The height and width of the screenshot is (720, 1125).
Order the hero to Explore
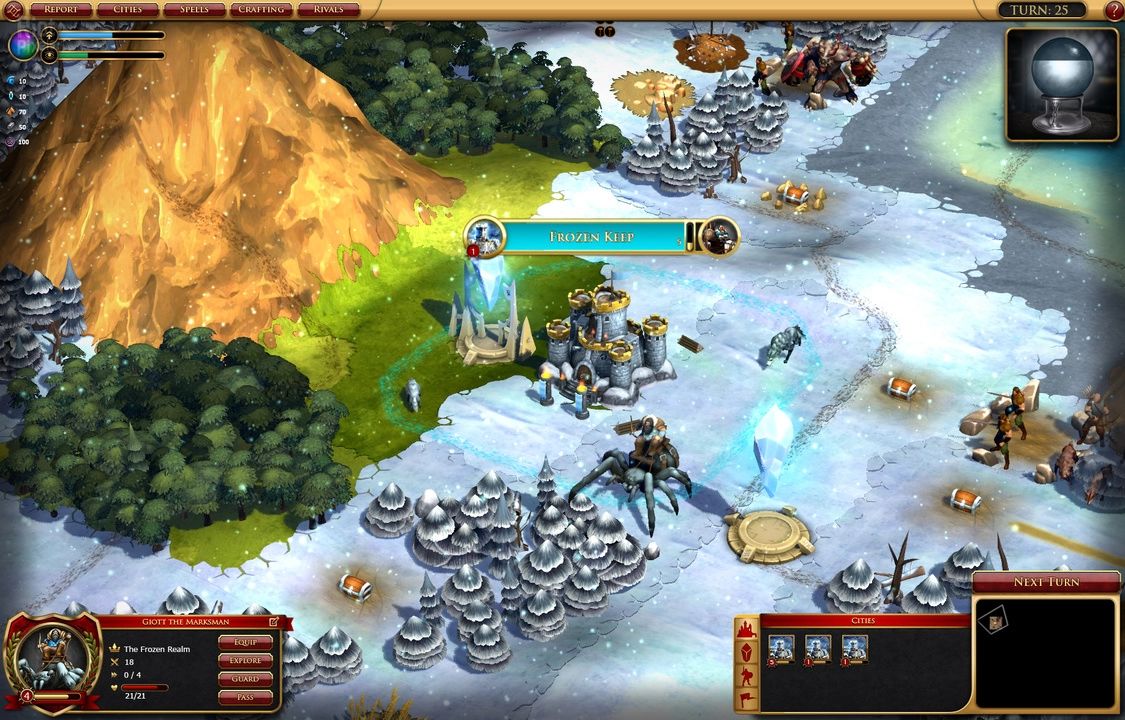tap(245, 660)
